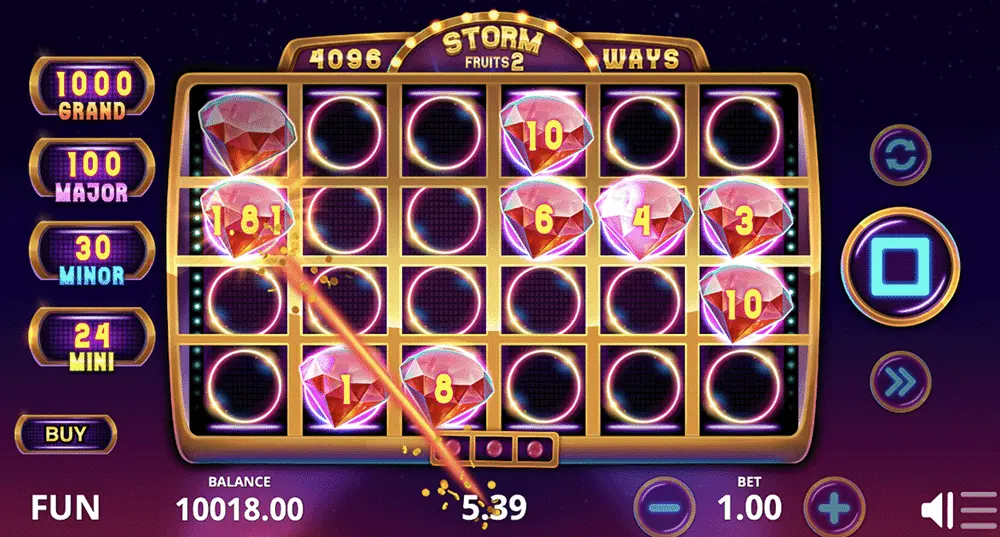Stop the spin with the square button
The width and height of the screenshot is (1000, 537).
click(x=900, y=266)
